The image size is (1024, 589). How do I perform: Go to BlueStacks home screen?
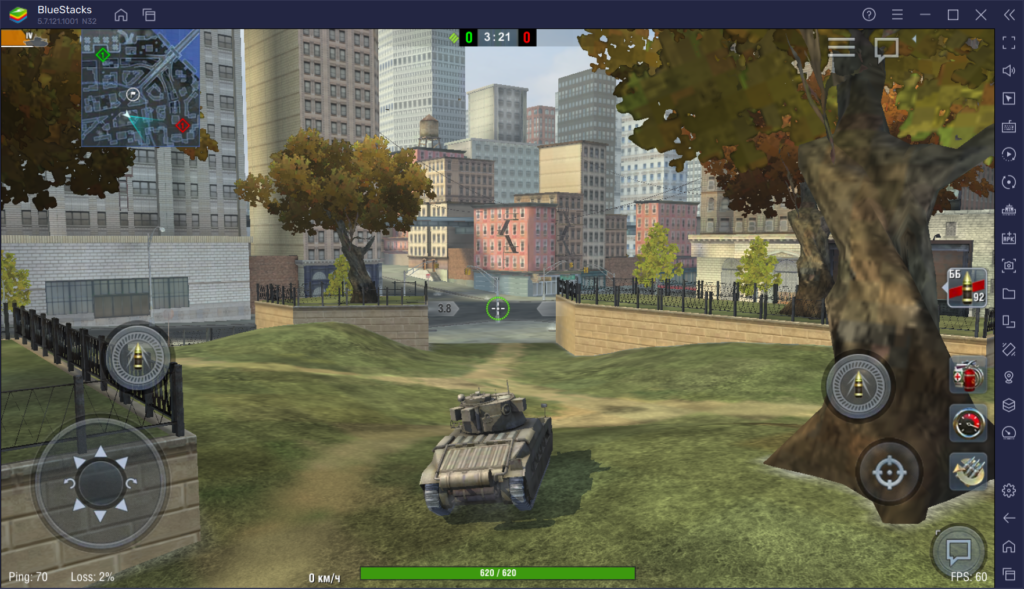(121, 15)
